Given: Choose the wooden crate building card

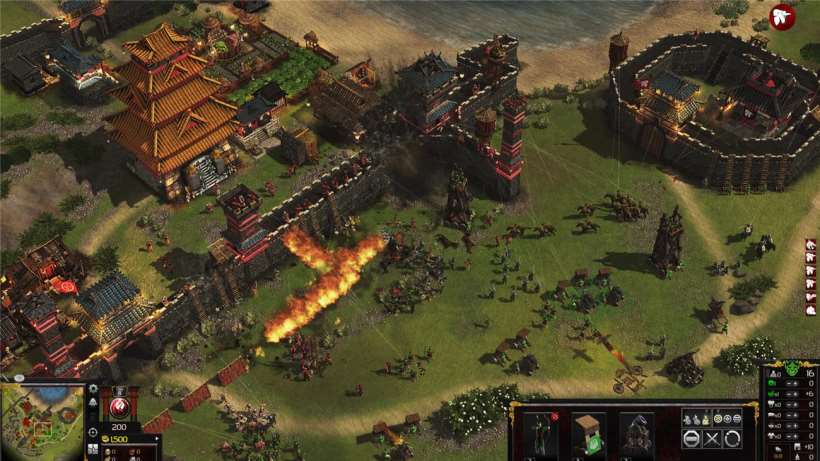Looking at the screenshot, I should [588, 432].
